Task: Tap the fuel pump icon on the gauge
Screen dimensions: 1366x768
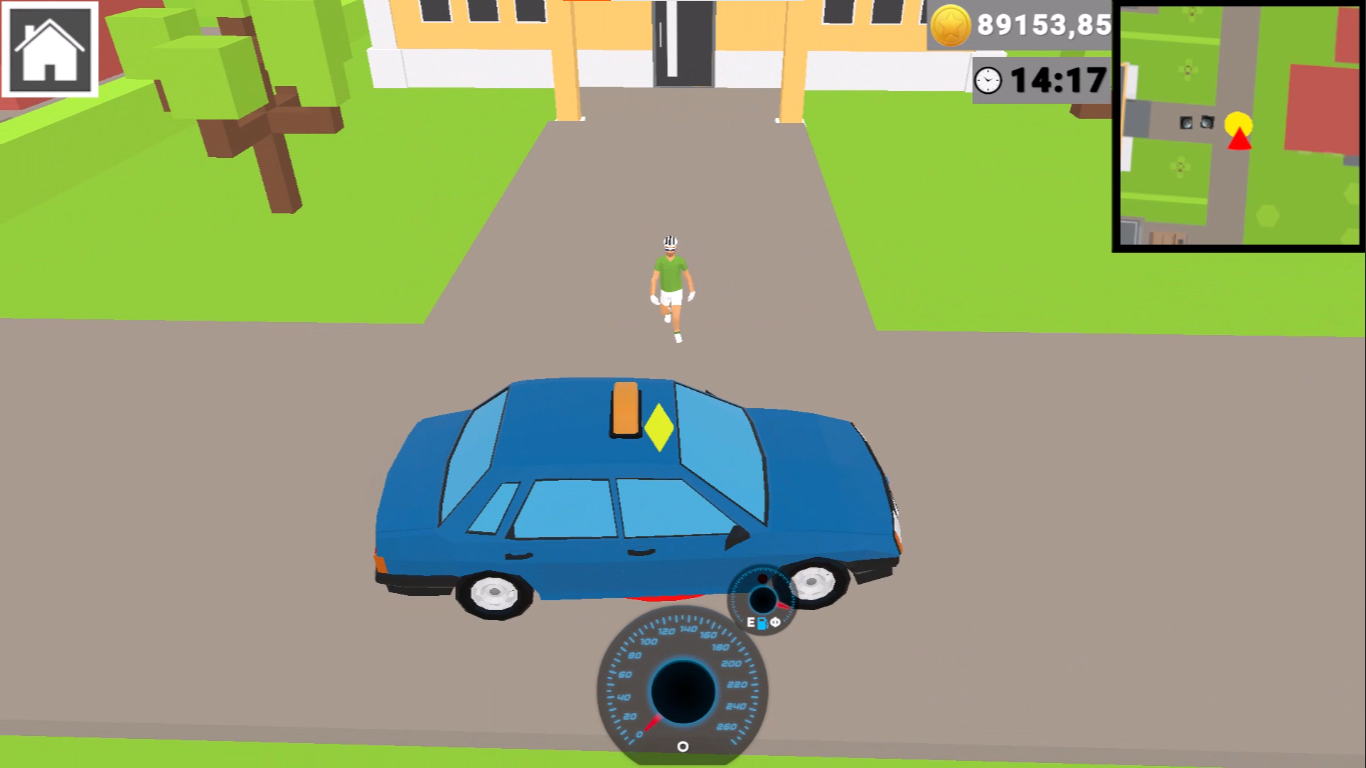Action: (x=762, y=622)
